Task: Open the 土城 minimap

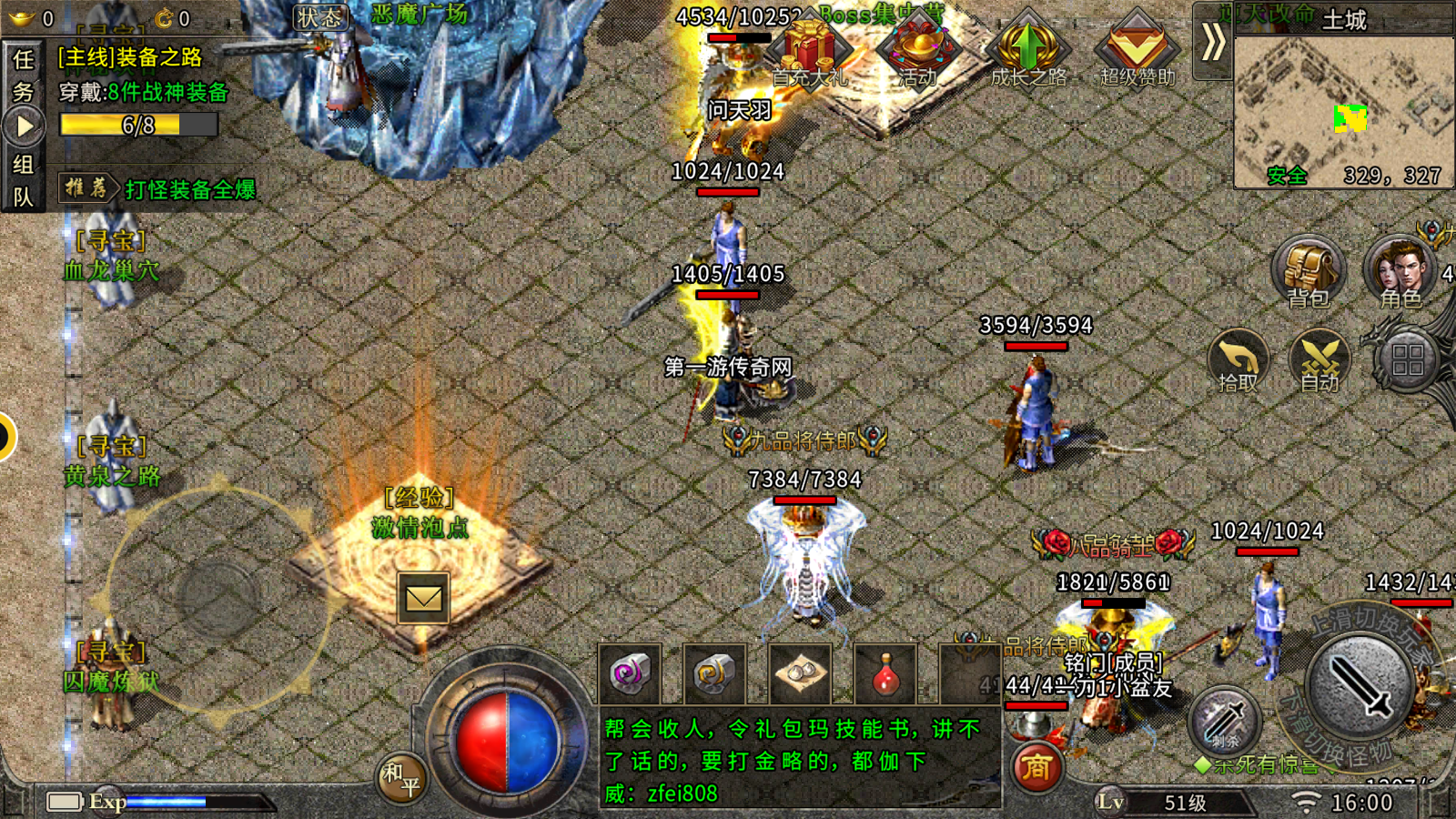Action: click(x=1343, y=109)
